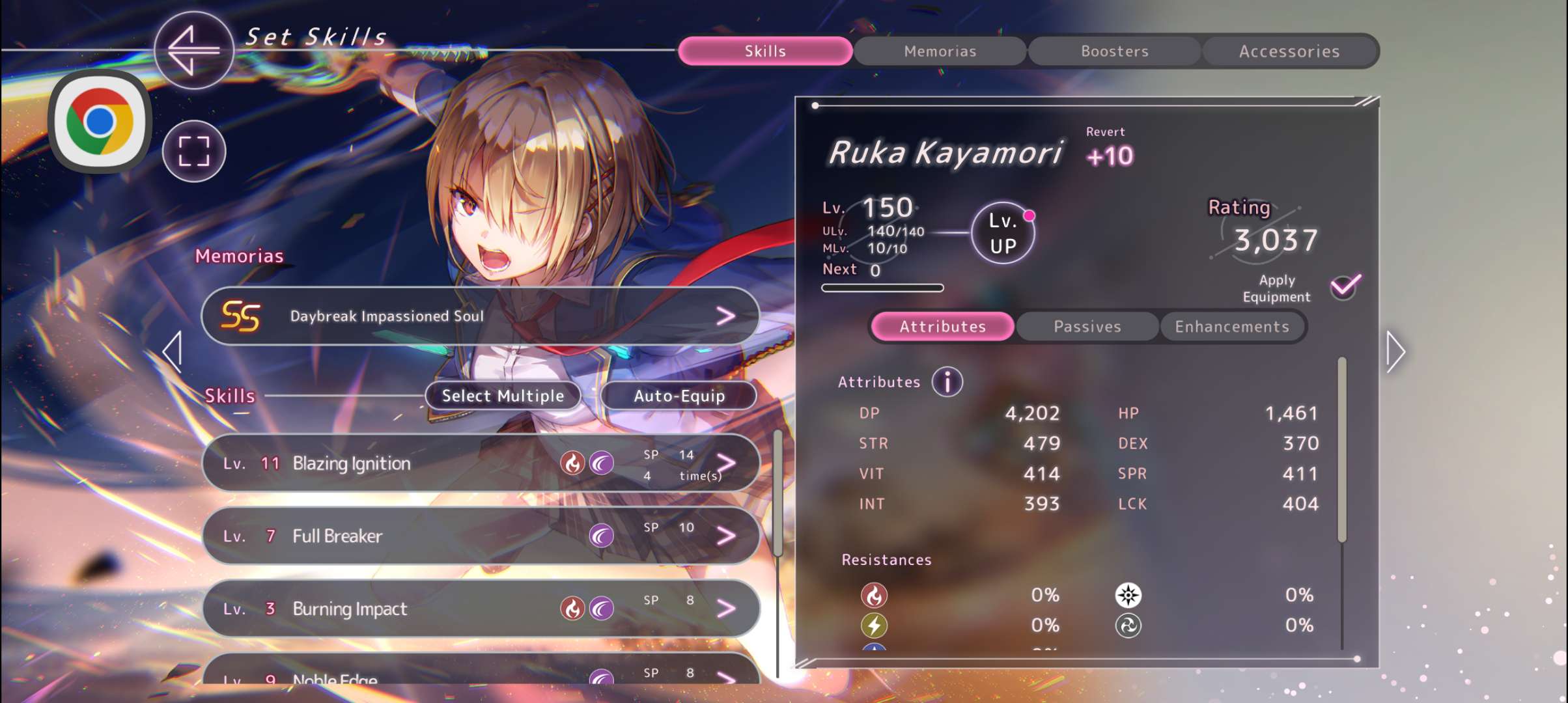Open the Chrome app icon

100,122
